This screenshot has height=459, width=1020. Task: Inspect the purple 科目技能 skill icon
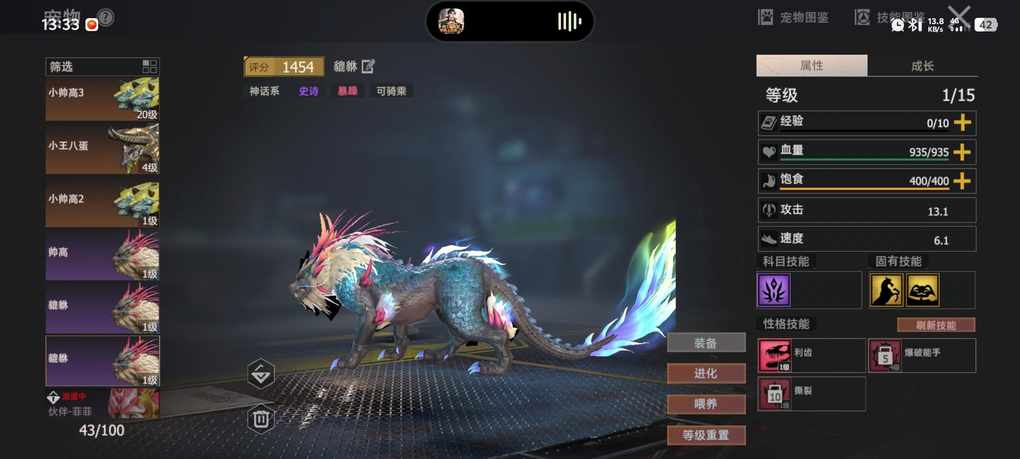point(774,290)
